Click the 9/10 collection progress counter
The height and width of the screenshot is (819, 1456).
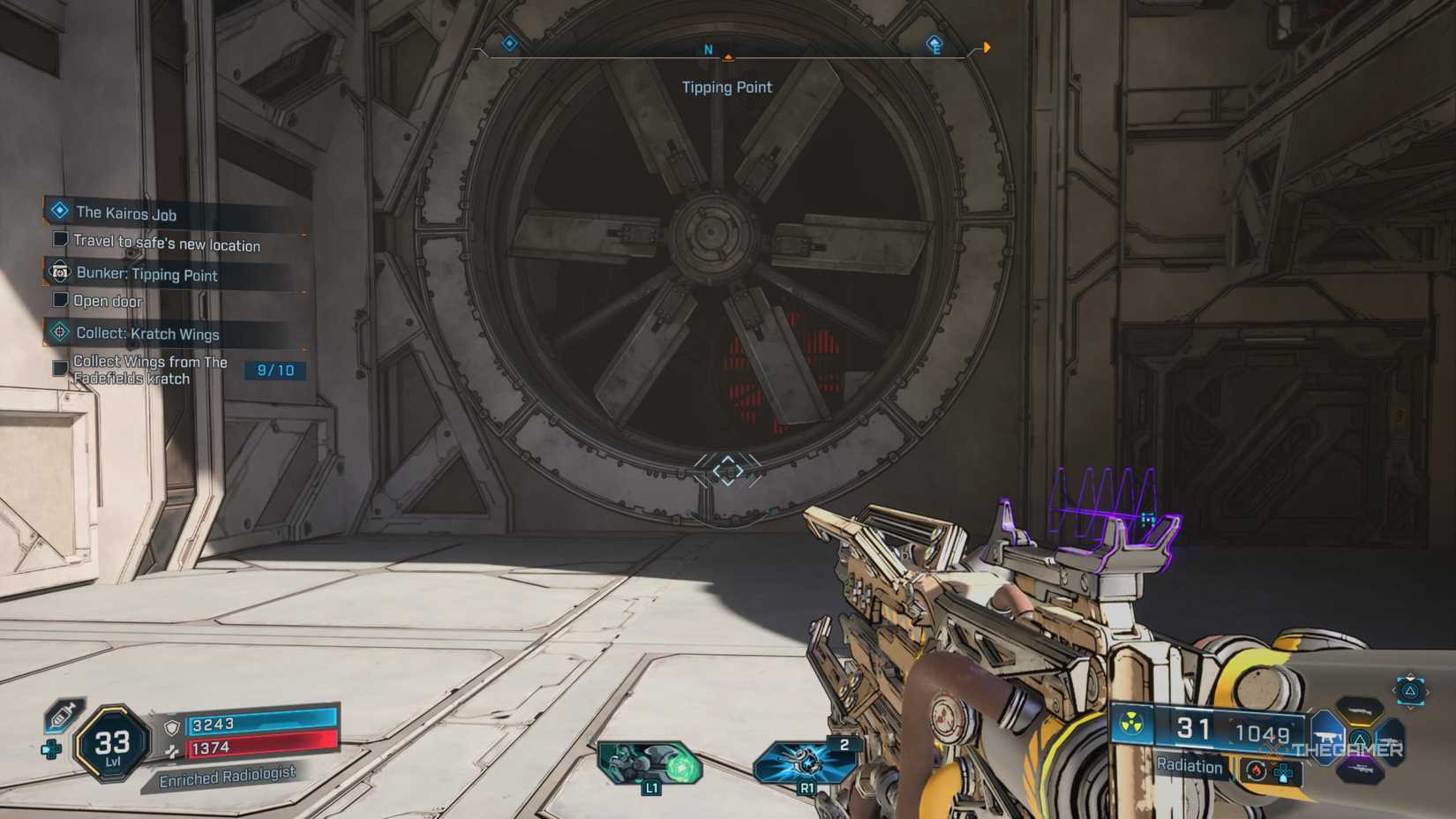275,370
